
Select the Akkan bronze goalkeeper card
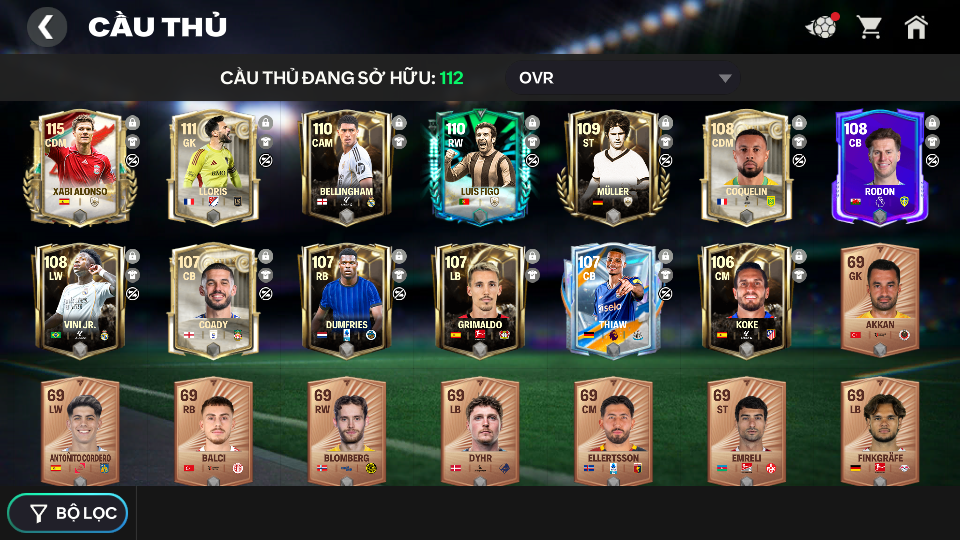[x=880, y=300]
